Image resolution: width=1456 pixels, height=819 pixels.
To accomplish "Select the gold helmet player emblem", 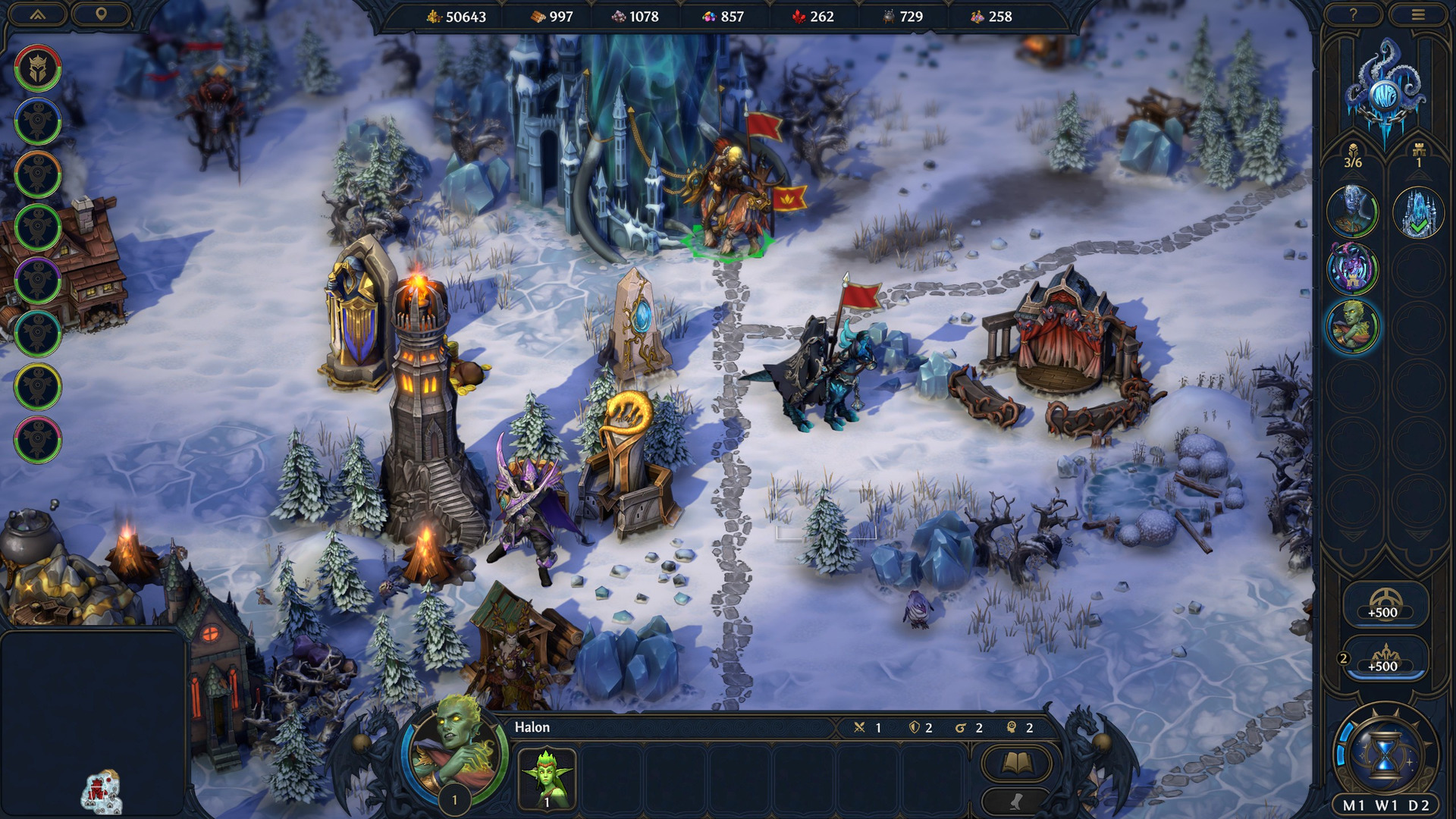I will click(37, 68).
